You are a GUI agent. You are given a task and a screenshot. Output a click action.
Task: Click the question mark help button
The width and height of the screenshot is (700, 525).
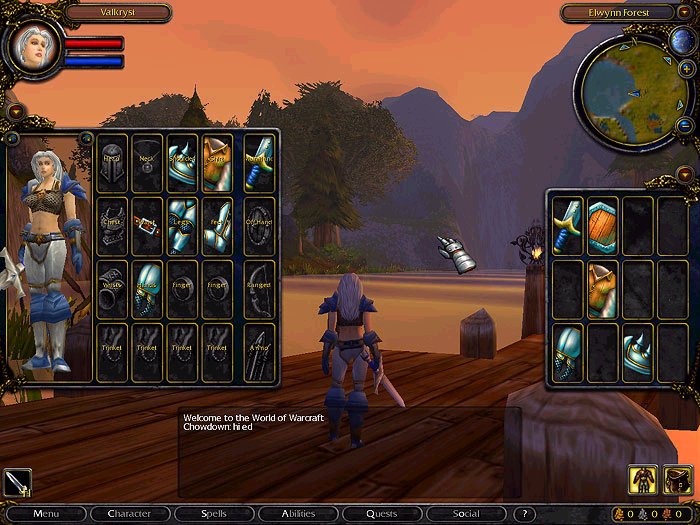[x=524, y=514]
